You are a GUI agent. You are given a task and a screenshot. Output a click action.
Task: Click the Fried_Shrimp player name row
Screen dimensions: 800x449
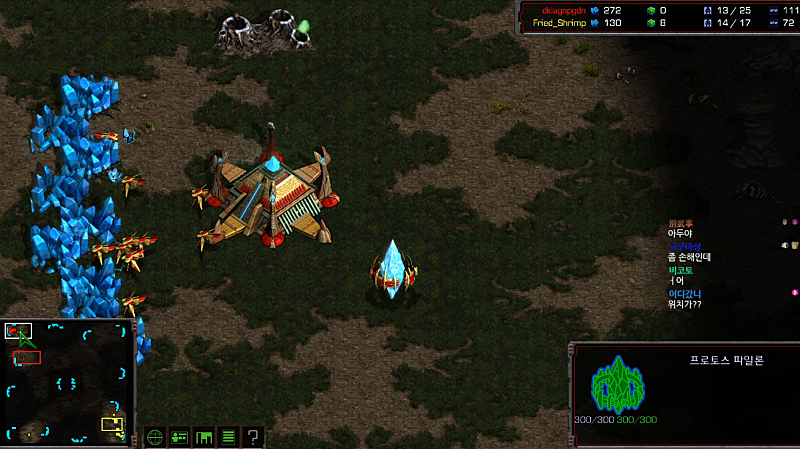(558, 22)
